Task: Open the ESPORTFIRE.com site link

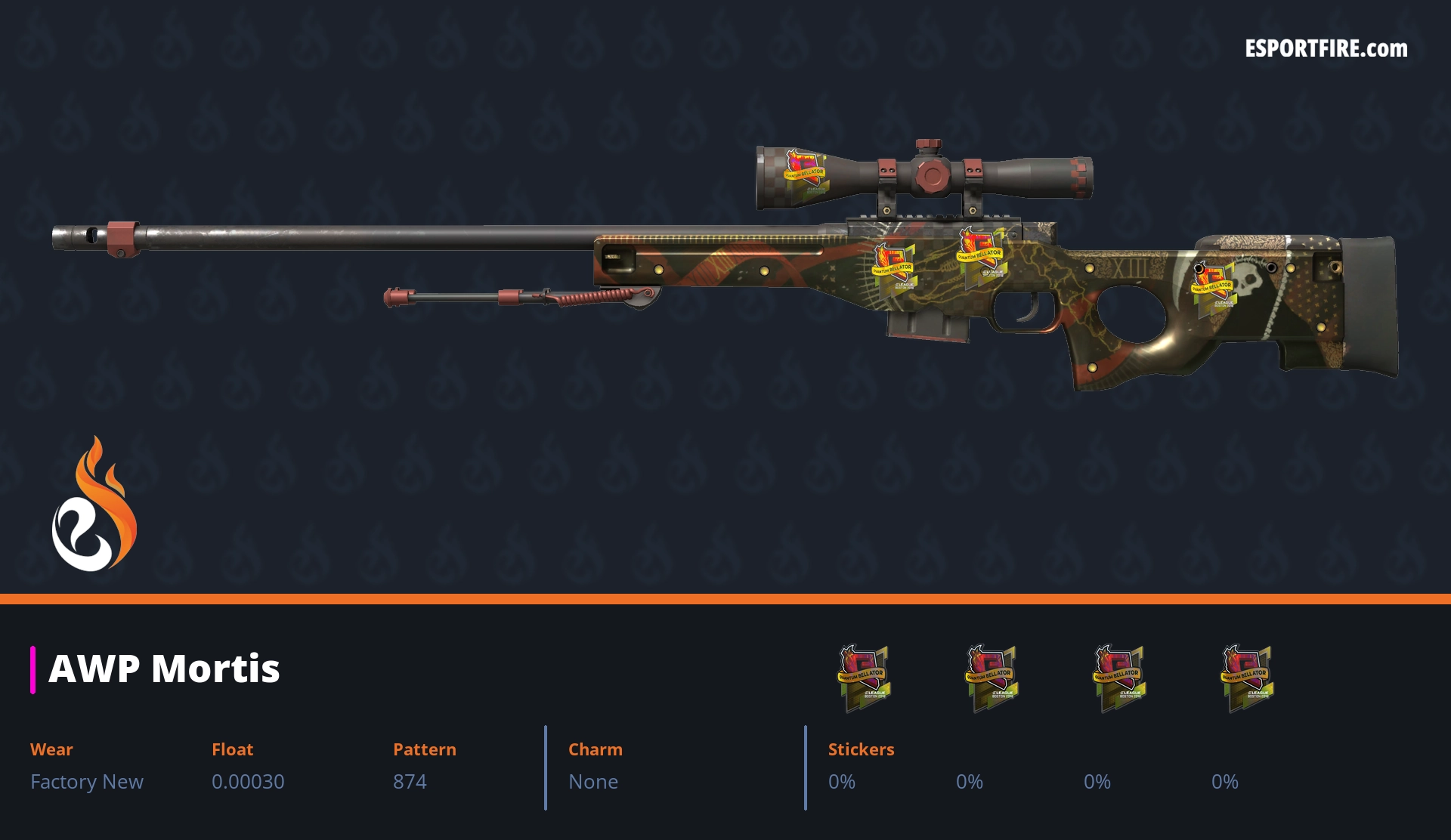Action: (1326, 49)
